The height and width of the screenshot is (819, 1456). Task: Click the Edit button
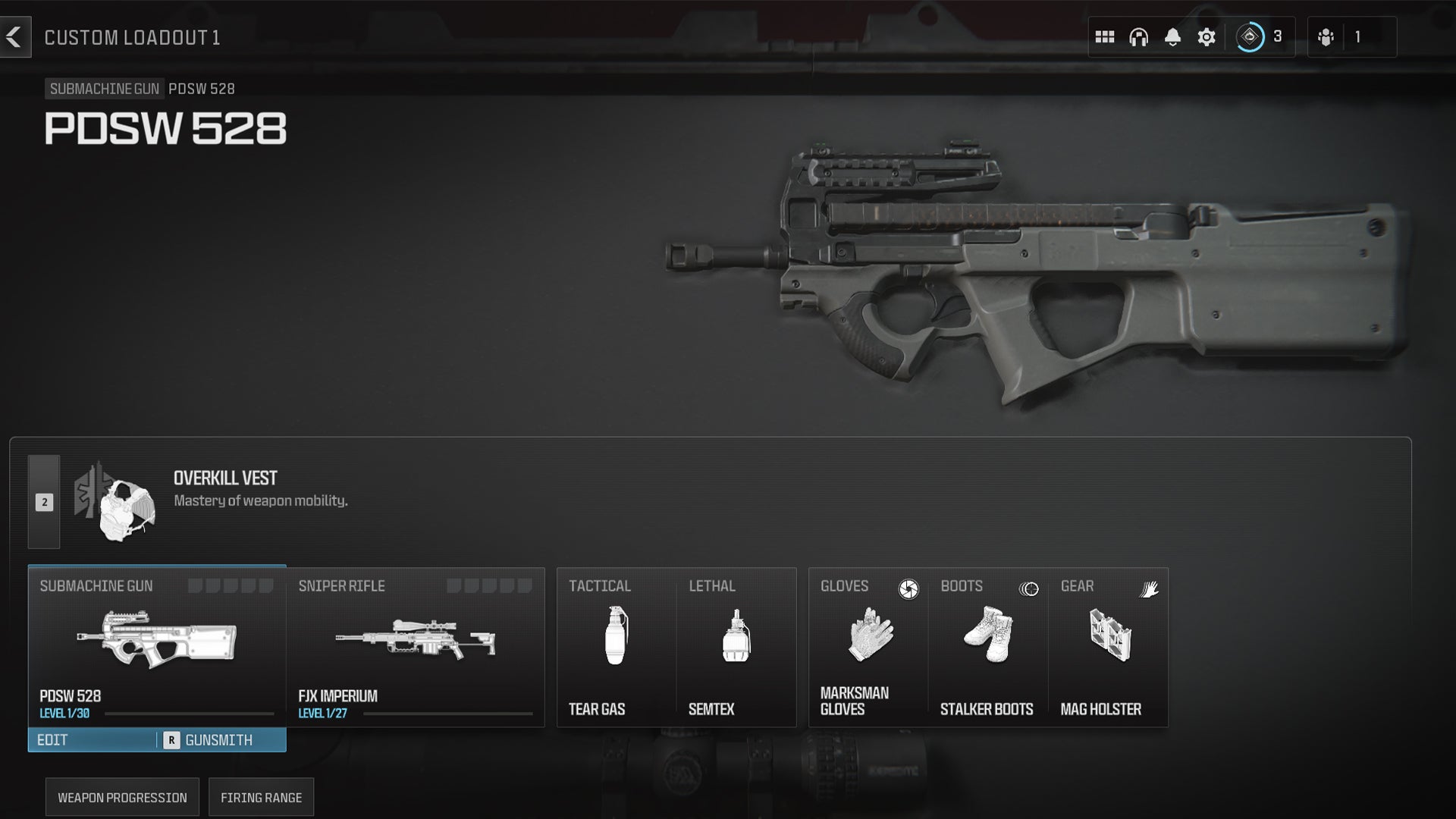[53, 739]
